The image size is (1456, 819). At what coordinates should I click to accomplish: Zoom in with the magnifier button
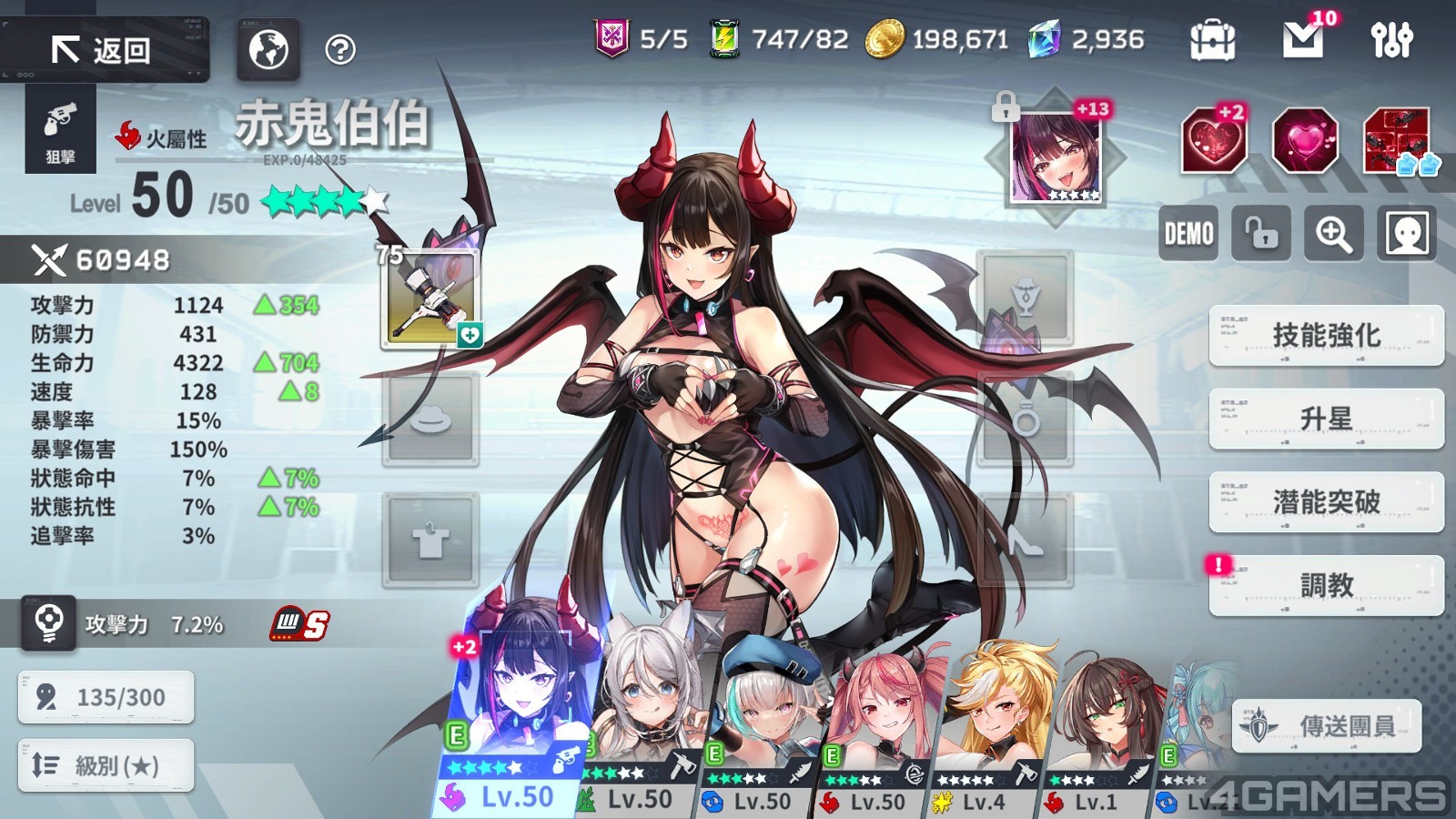click(1333, 234)
